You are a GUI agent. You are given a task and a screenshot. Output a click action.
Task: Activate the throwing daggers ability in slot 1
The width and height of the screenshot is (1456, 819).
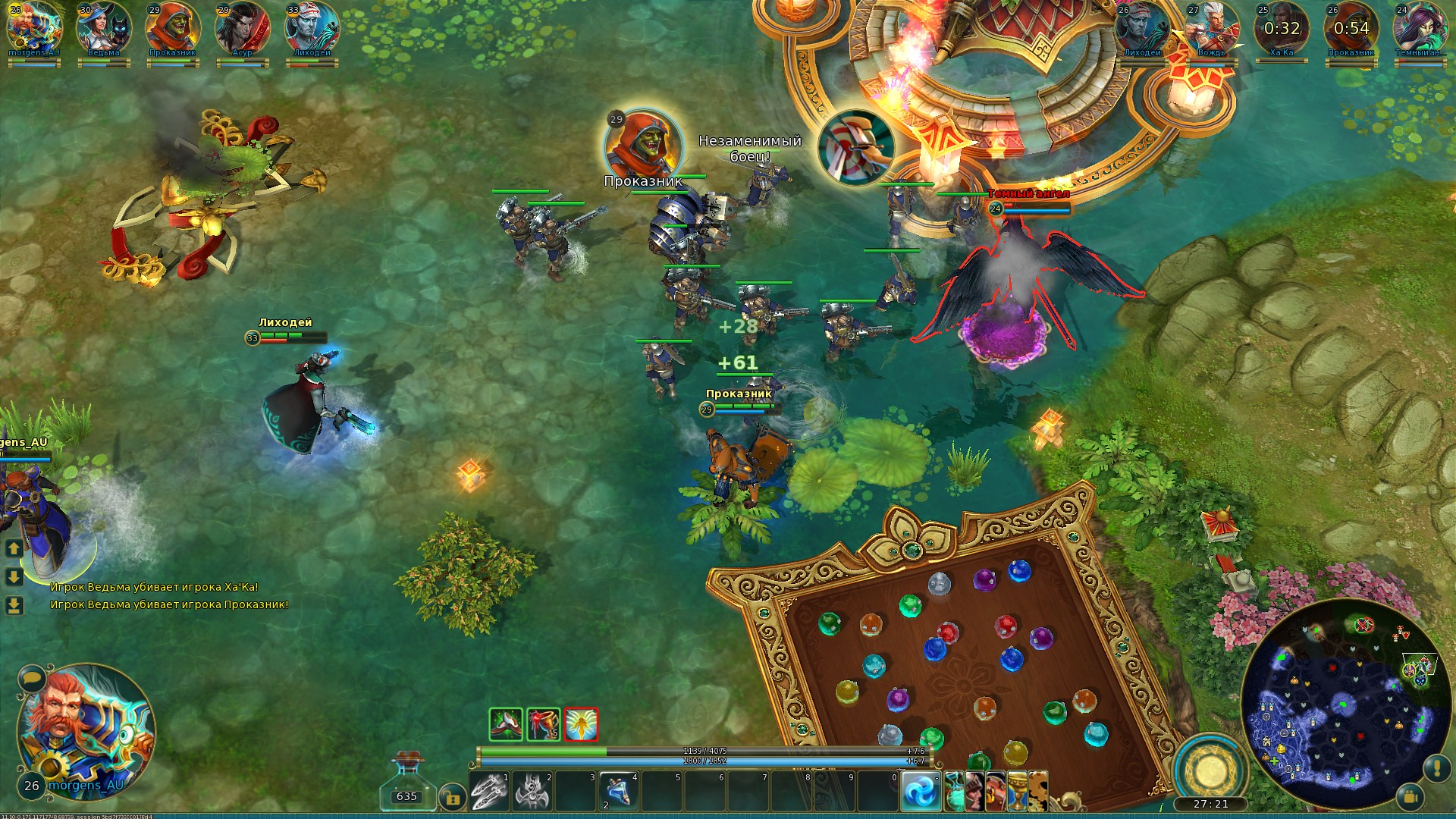(x=489, y=791)
